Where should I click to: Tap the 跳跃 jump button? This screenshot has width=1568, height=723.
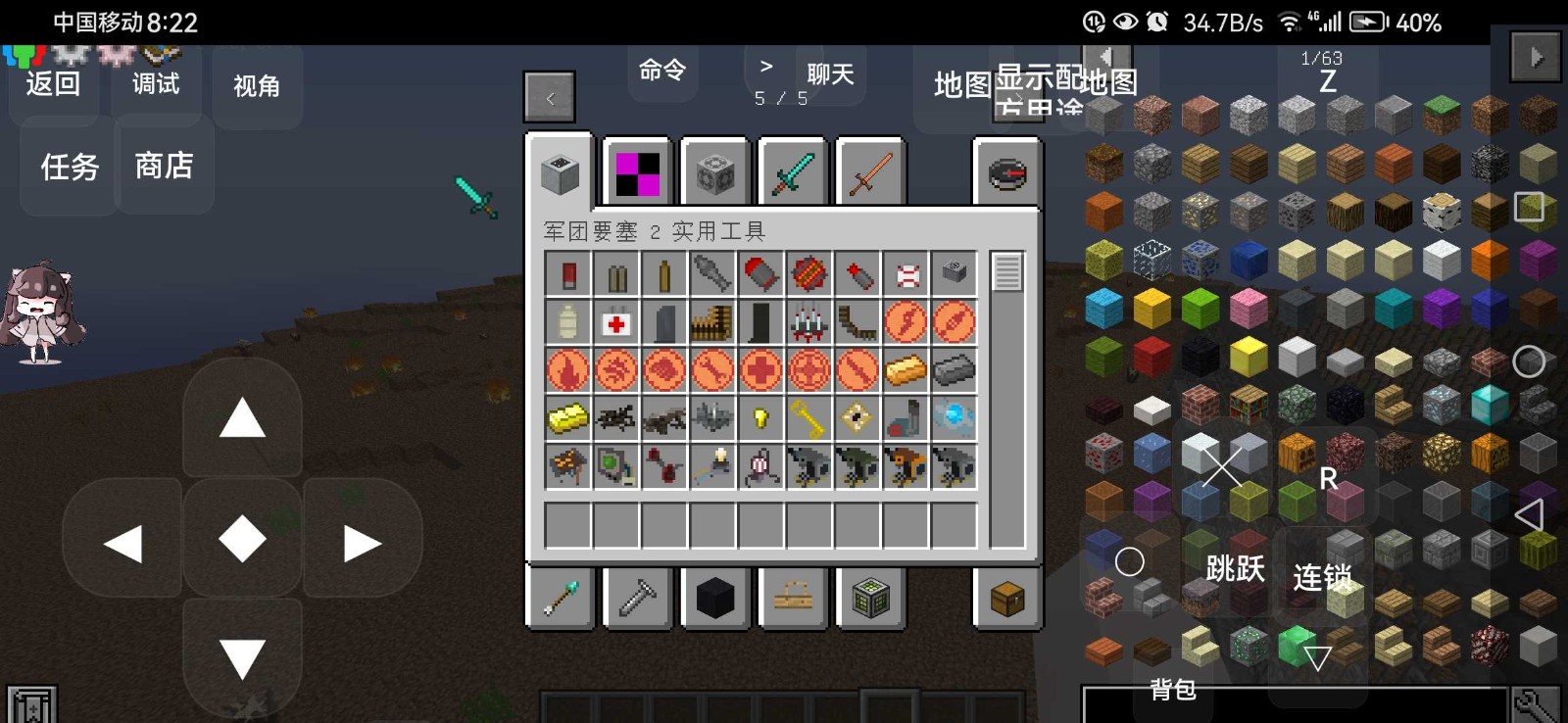click(x=1234, y=569)
